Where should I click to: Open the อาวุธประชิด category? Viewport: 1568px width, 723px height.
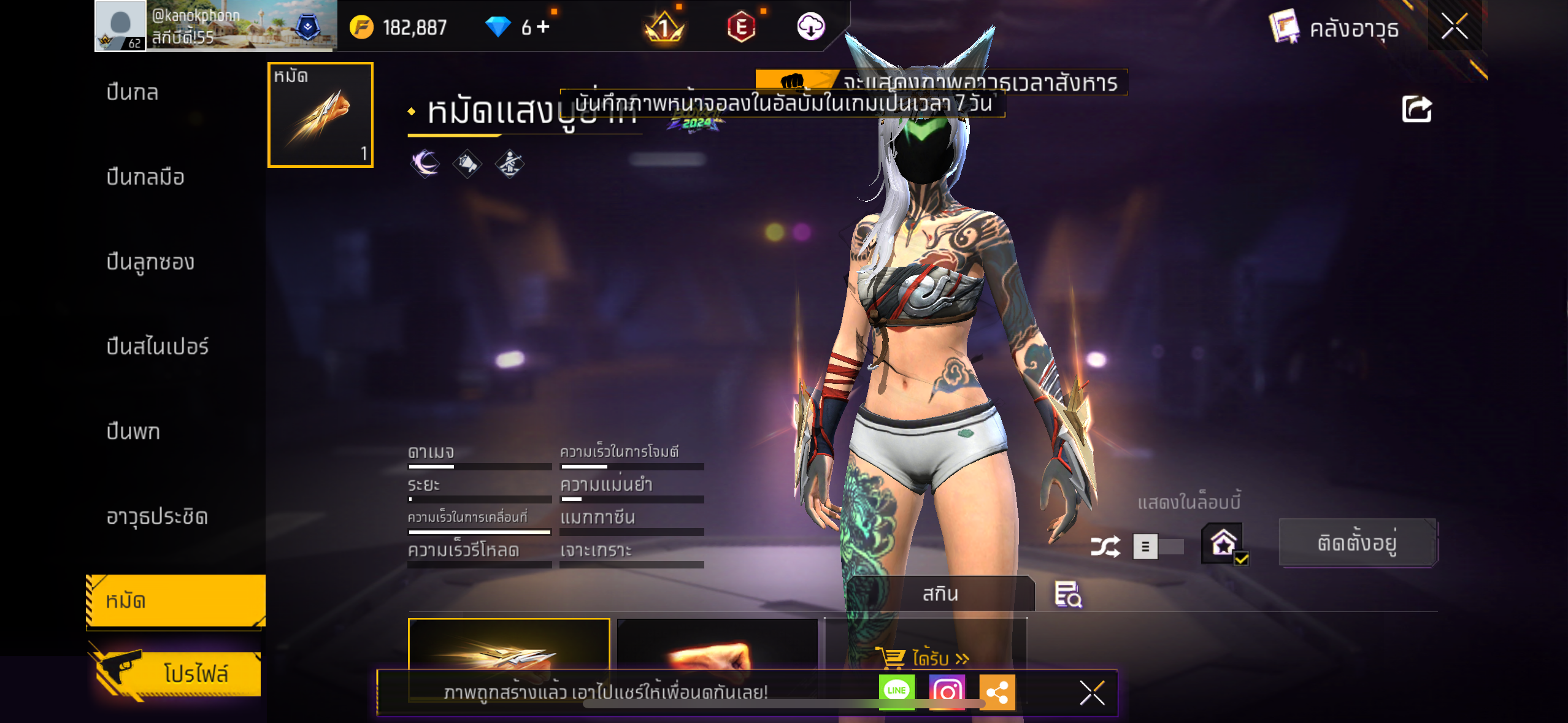coord(157,516)
